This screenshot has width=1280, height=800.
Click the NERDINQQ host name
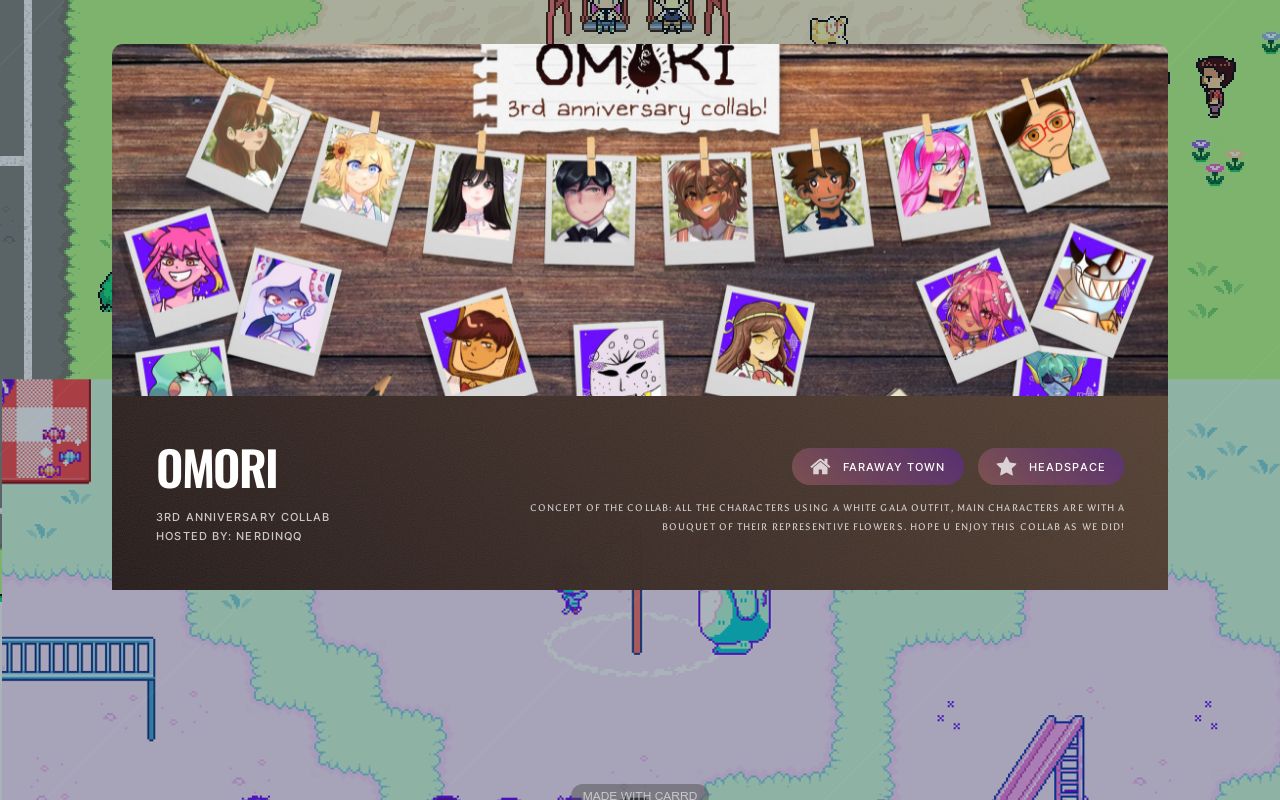(268, 536)
